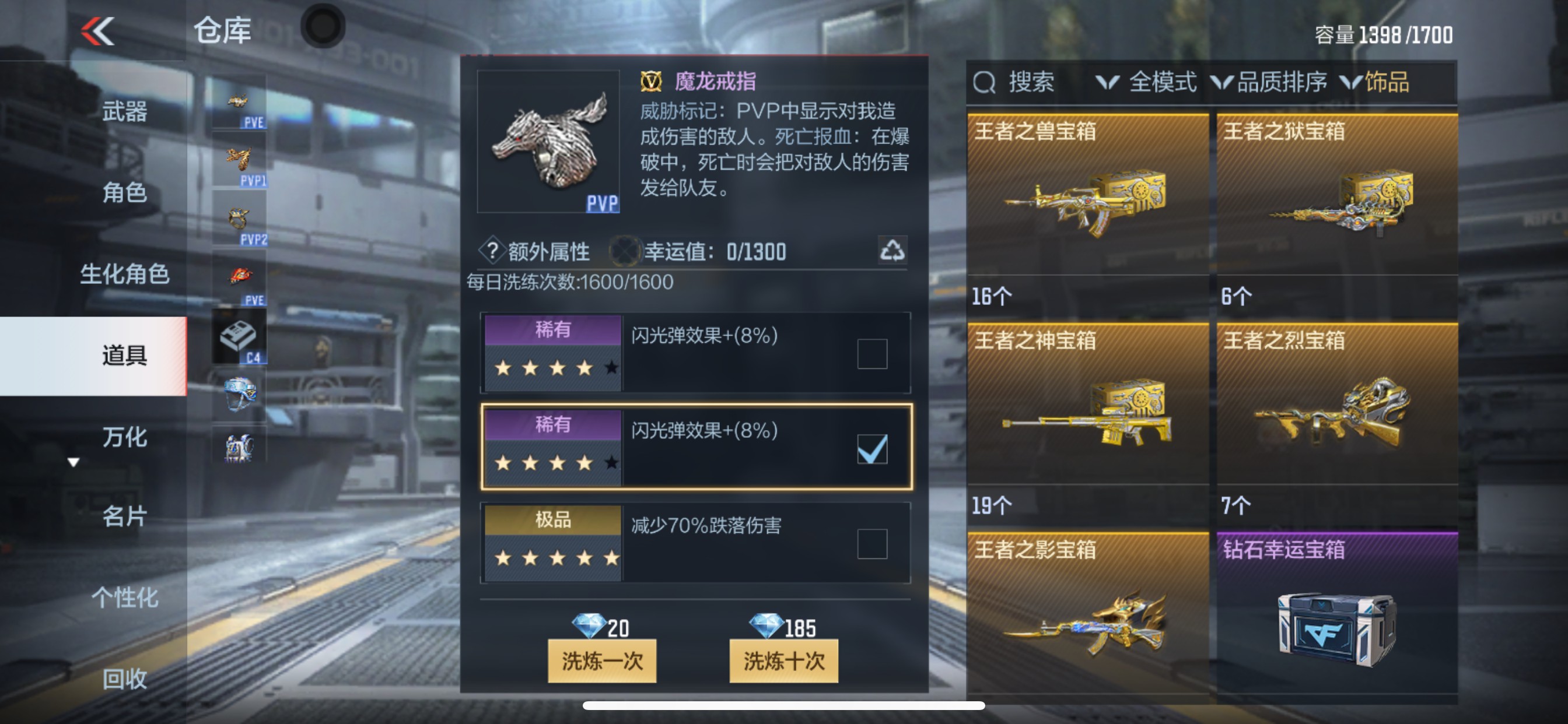Image resolution: width=1568 pixels, height=724 pixels.
Task: Uncheck the selected 稀有 attribute checkbox
Action: tap(873, 451)
